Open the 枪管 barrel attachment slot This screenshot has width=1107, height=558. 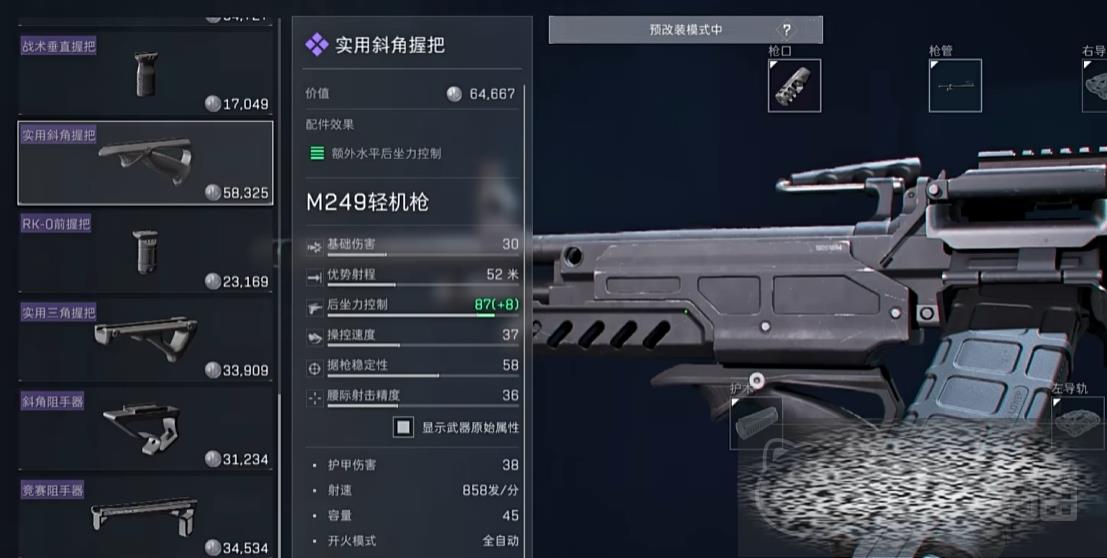(954, 86)
